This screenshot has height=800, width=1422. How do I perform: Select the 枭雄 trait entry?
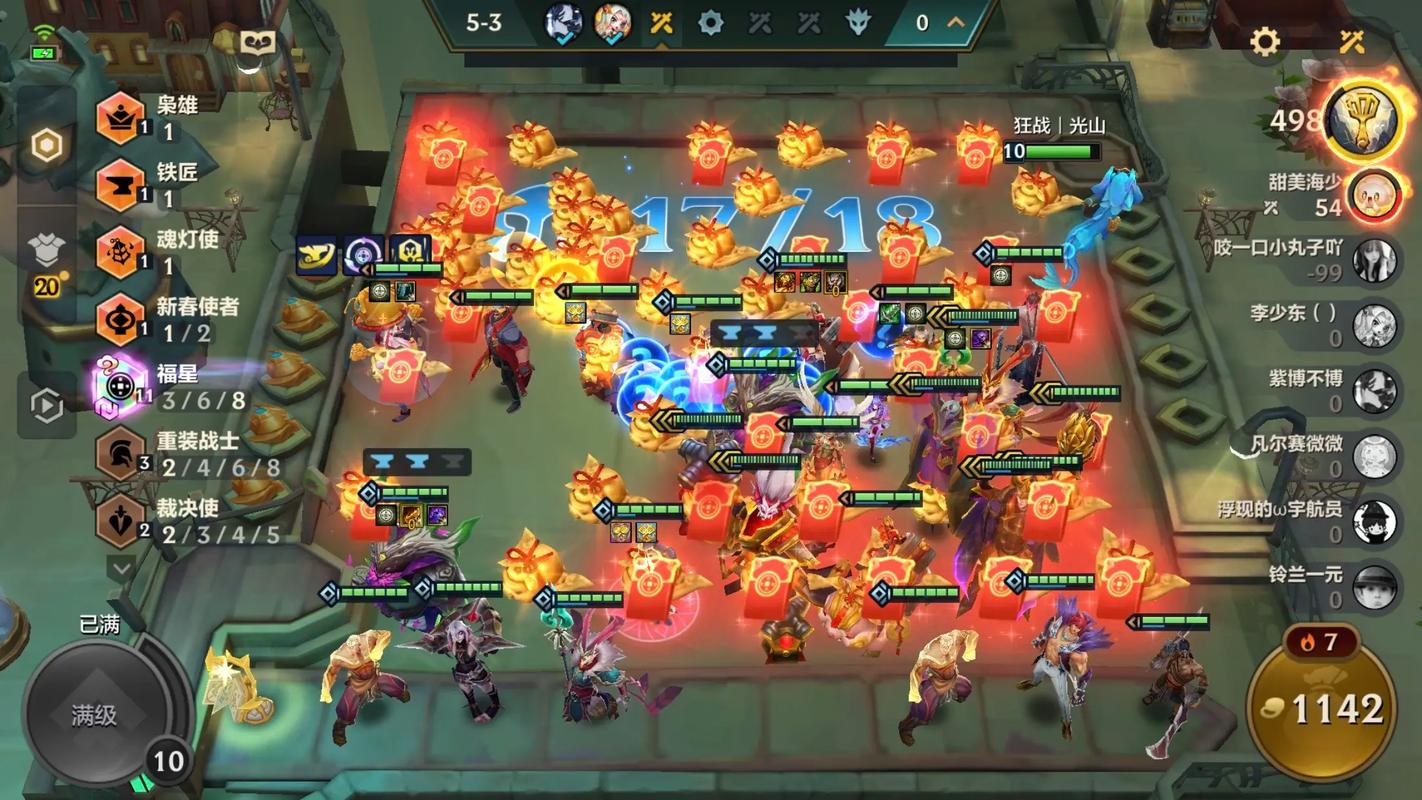121,118
